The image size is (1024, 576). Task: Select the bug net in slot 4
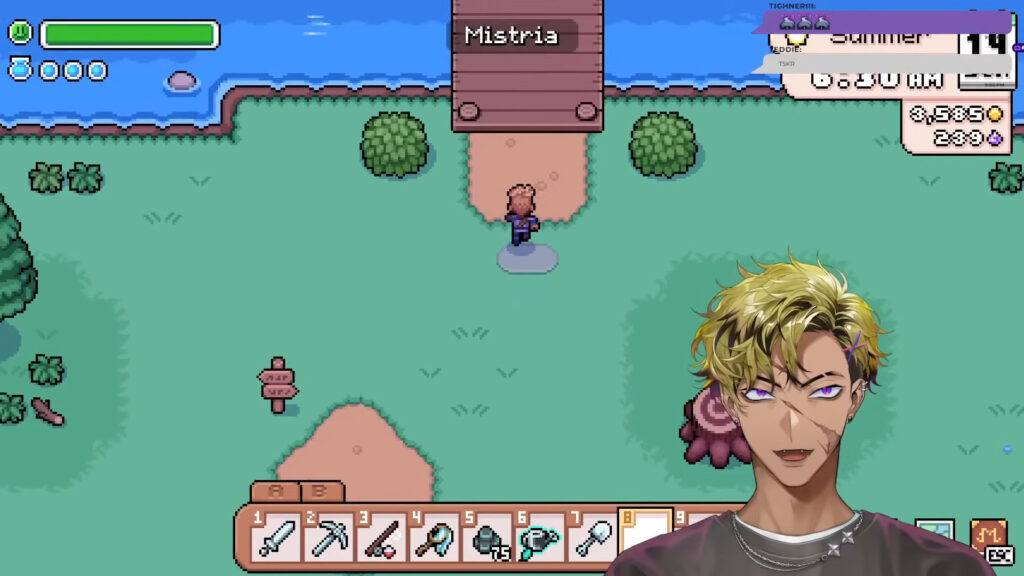click(433, 539)
